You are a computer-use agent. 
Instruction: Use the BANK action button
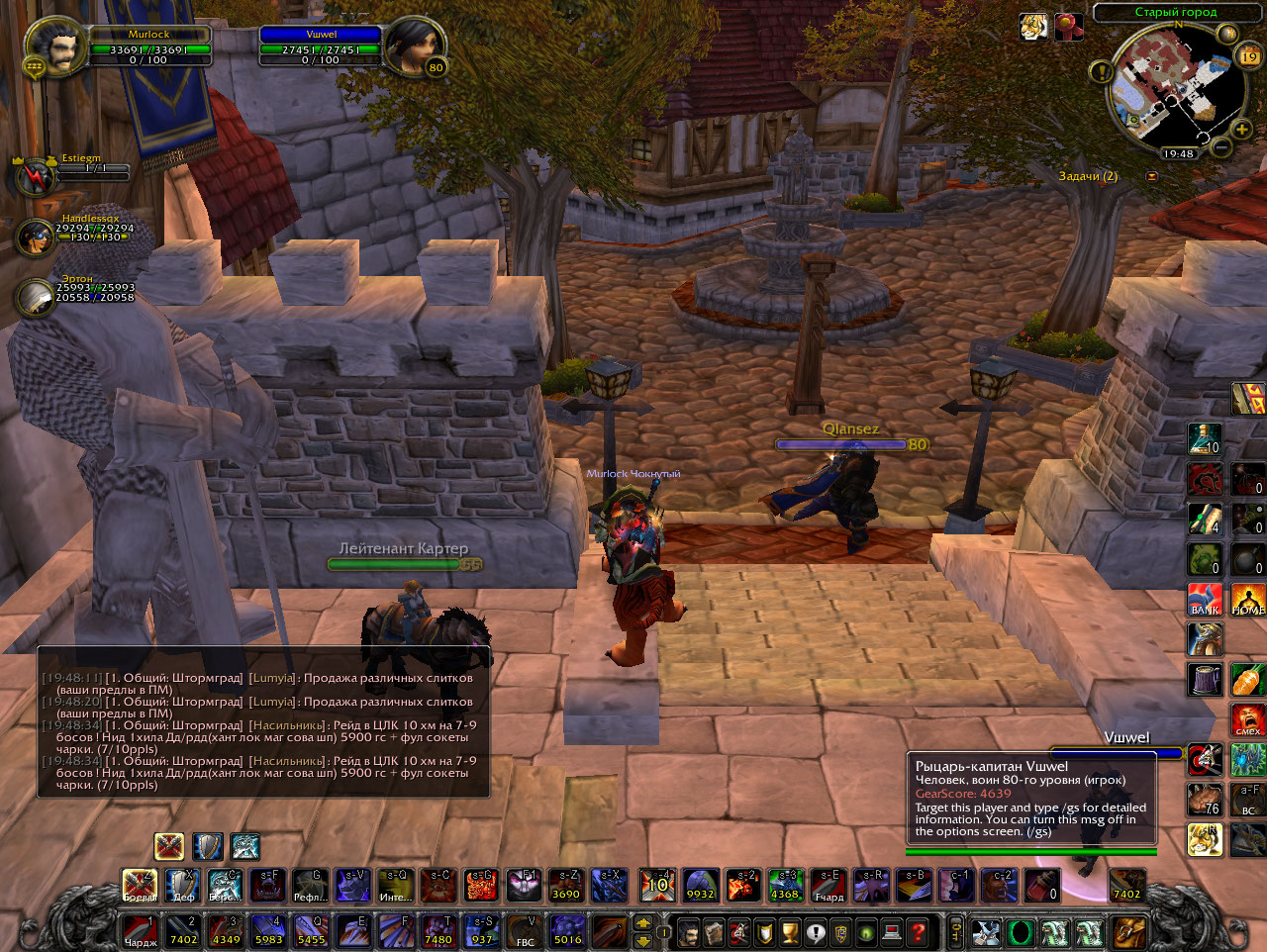pyautogui.click(x=1205, y=600)
